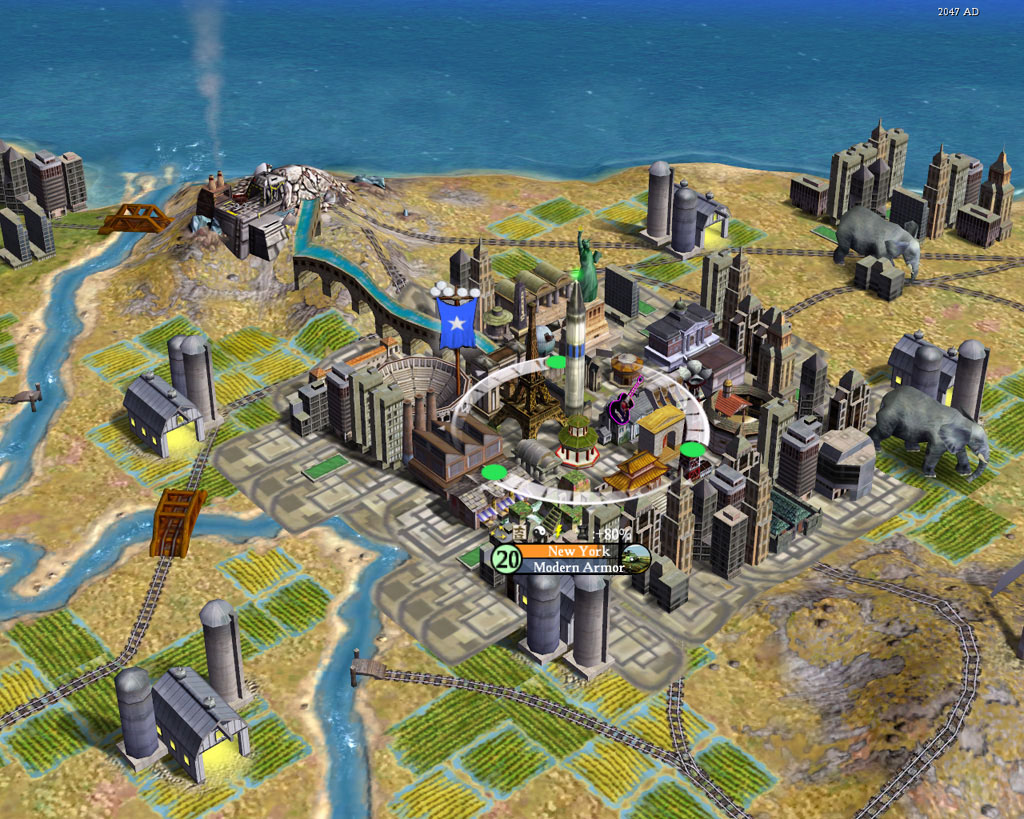Open the New York city banner
The image size is (1024, 819).
pos(575,551)
